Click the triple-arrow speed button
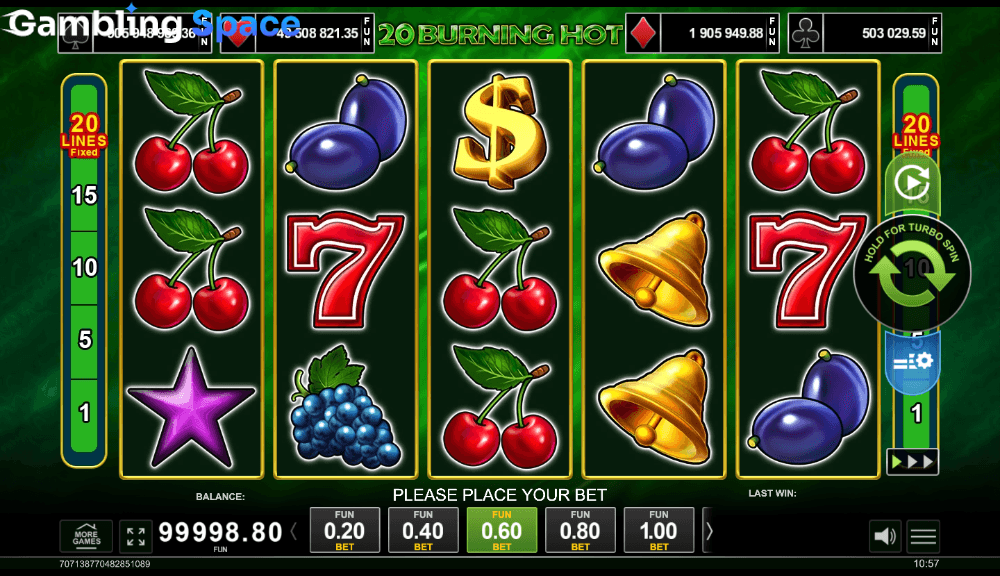The height and width of the screenshot is (576, 1000). tap(912, 462)
